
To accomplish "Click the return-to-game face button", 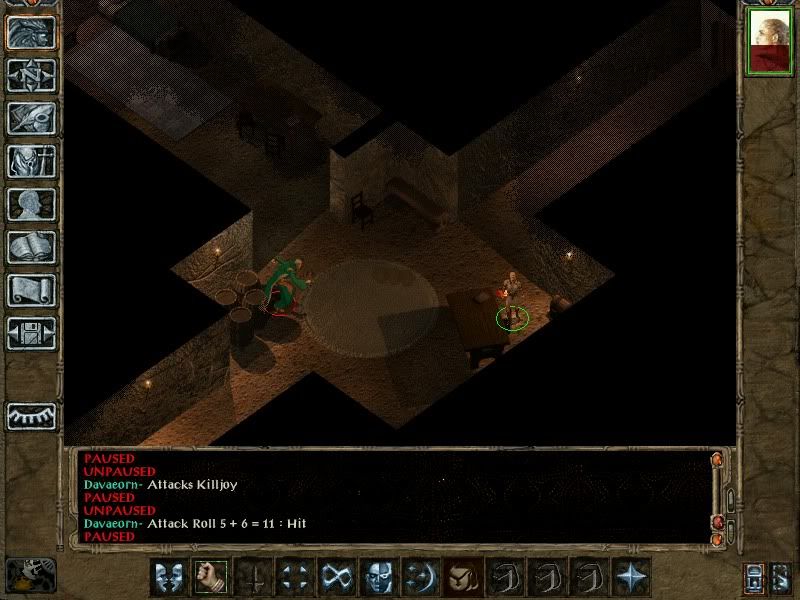I will coord(31,32).
